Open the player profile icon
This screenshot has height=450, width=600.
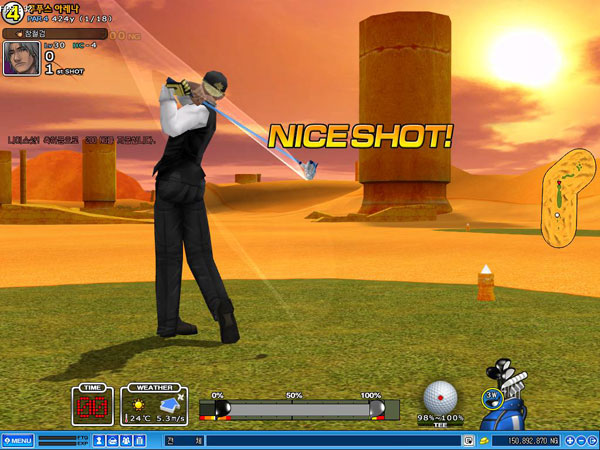[x=100, y=440]
